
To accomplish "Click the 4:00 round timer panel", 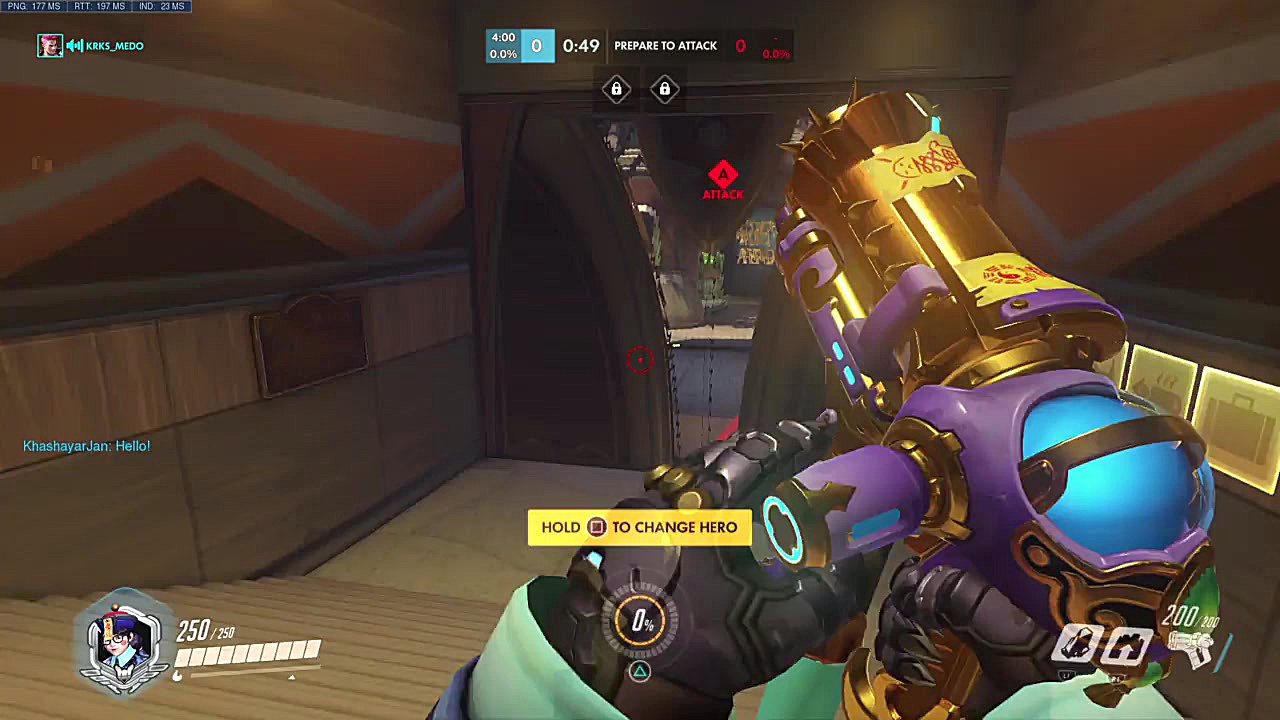I will (502, 45).
